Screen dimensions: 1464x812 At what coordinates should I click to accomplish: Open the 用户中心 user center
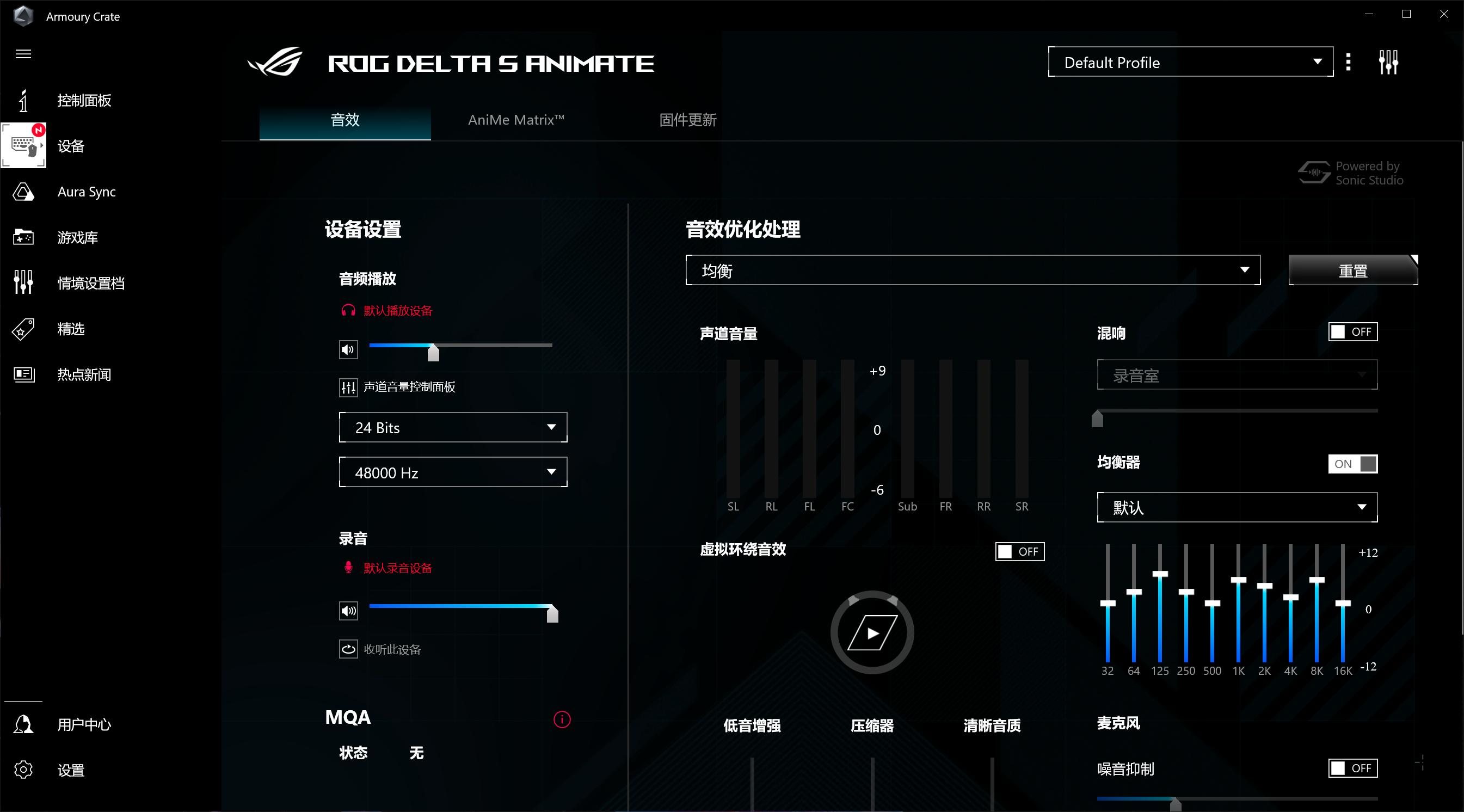[x=84, y=724]
